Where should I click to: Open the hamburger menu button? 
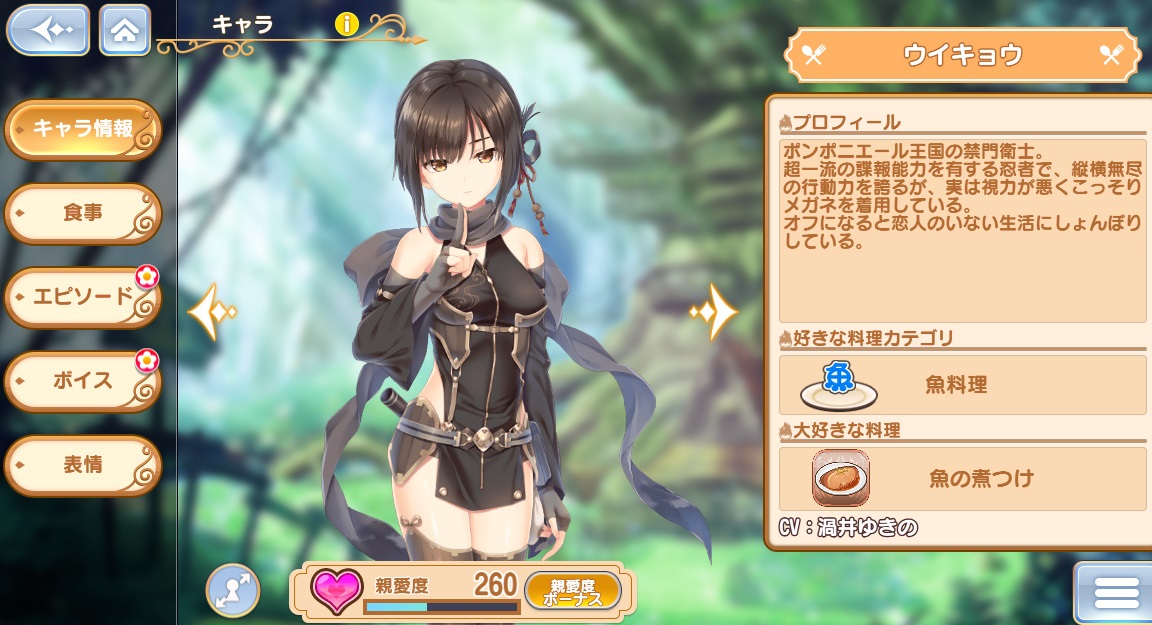click(1116, 594)
